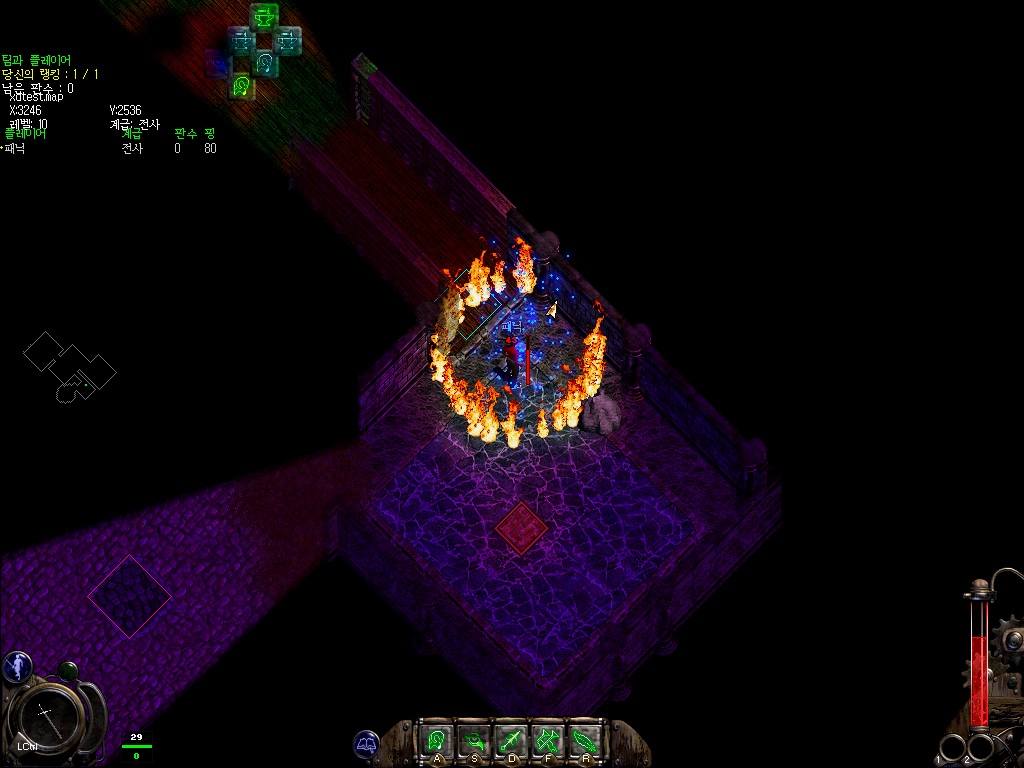Viewport: 1024px width, 768px height.
Task: Open the spellbook button beside the hotbar
Action: pyautogui.click(x=367, y=743)
